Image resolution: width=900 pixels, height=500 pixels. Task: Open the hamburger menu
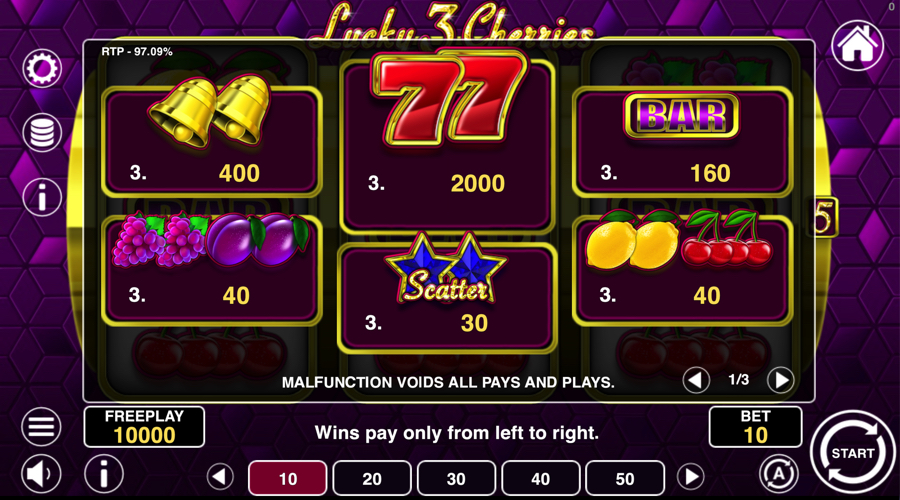(42, 427)
